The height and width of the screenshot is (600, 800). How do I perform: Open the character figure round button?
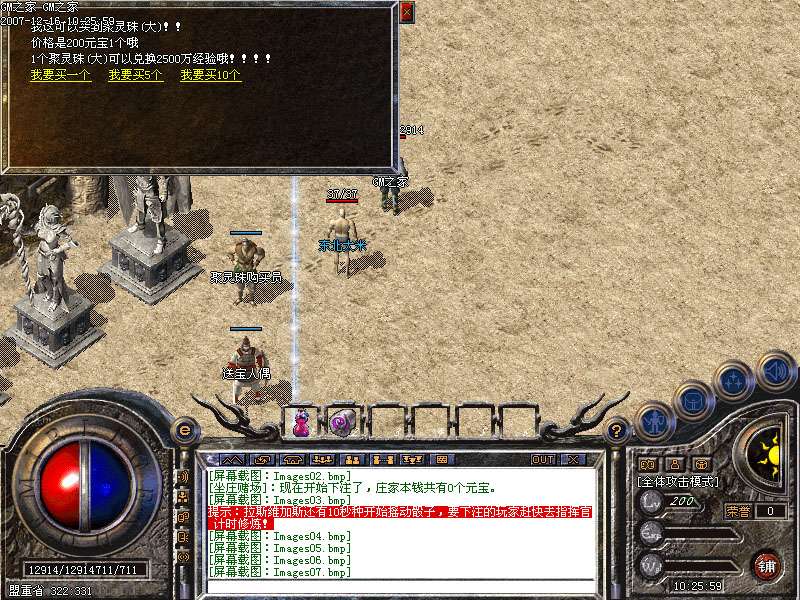(654, 421)
